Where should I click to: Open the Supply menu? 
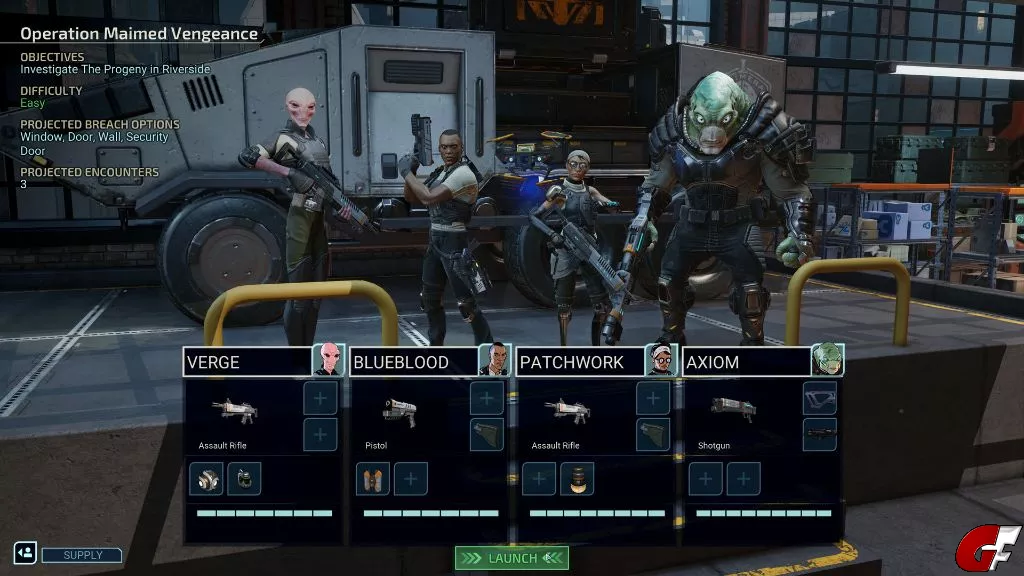[82, 555]
